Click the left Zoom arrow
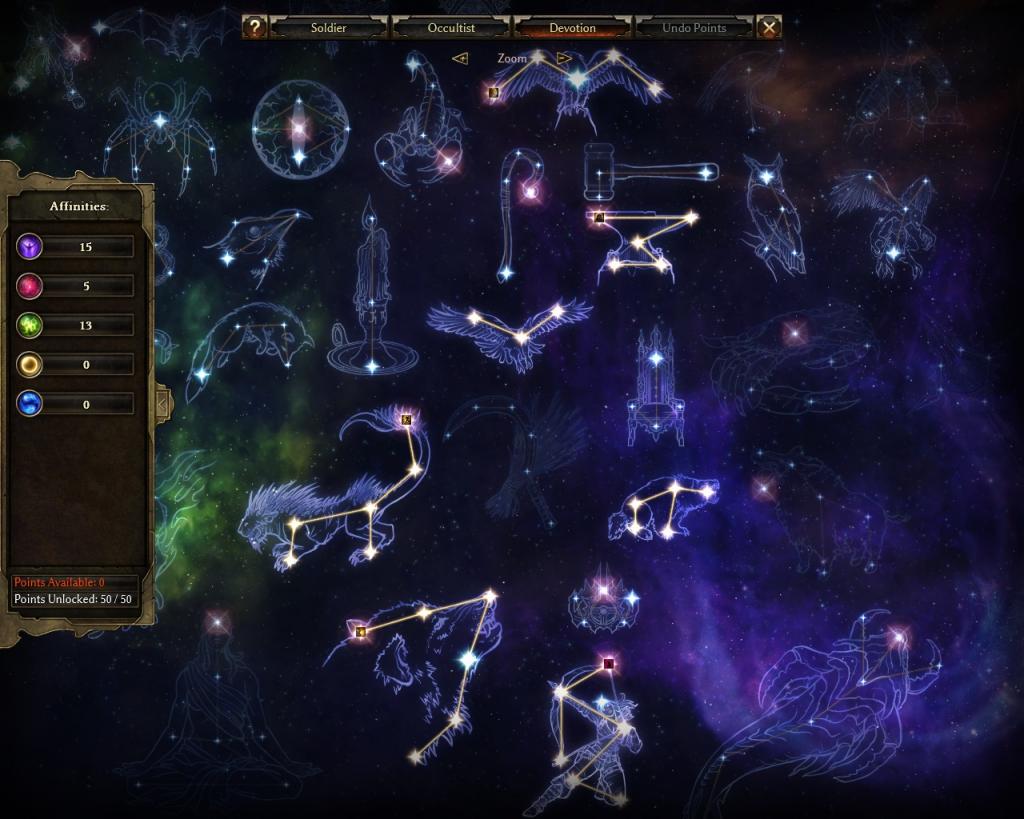1024x819 pixels. pyautogui.click(x=460, y=58)
